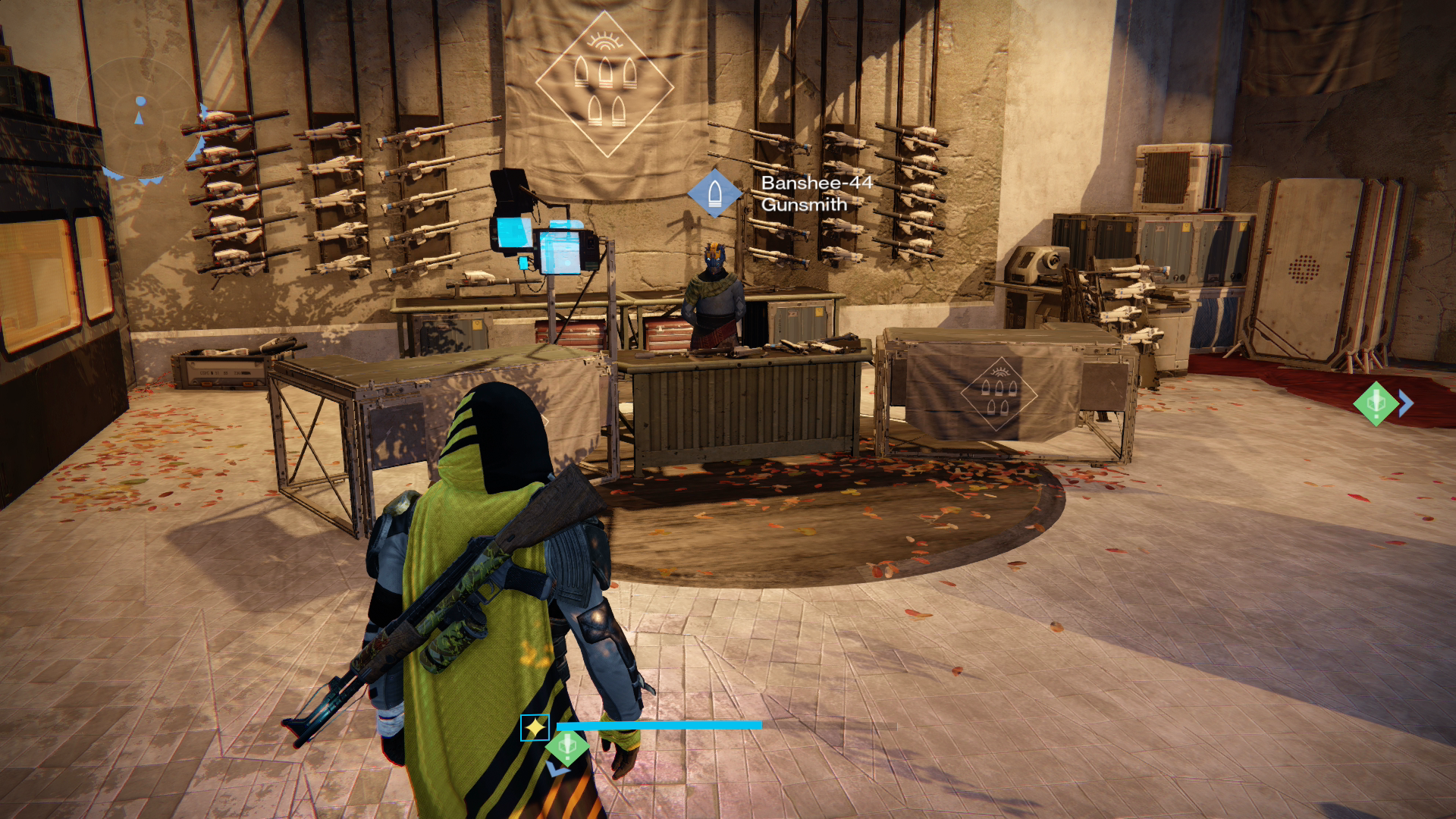Select the yellow star icon box

tap(535, 728)
